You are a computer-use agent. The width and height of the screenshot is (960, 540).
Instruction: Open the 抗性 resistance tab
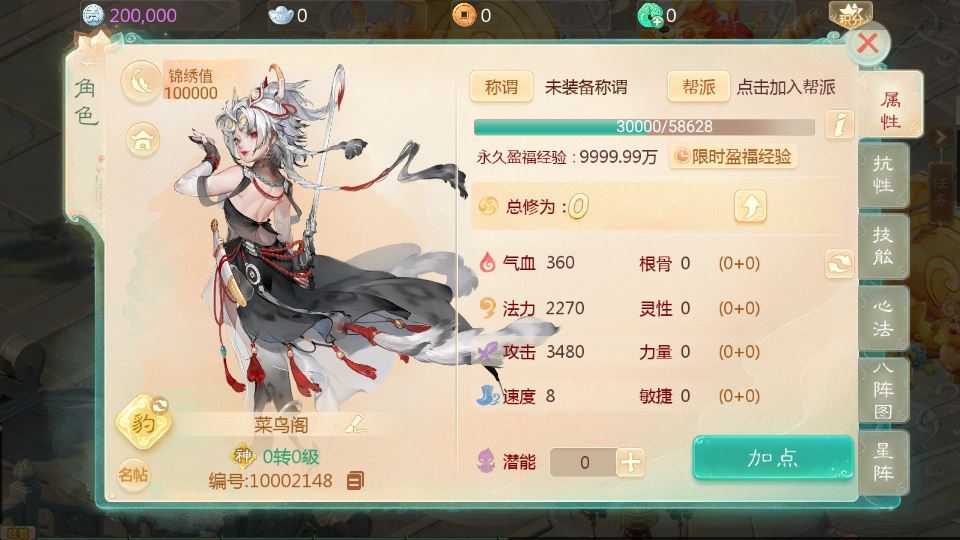tap(883, 175)
